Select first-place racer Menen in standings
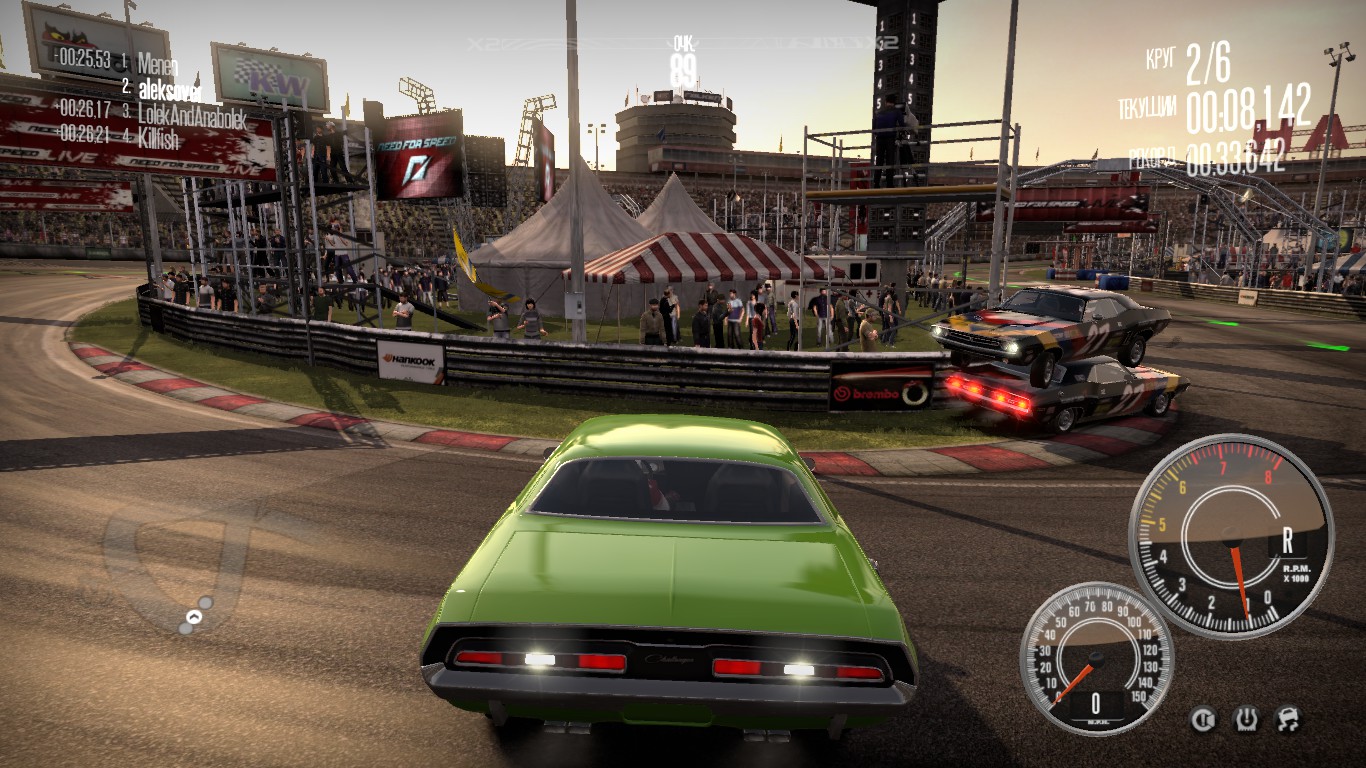The image size is (1366, 768). pos(157,63)
